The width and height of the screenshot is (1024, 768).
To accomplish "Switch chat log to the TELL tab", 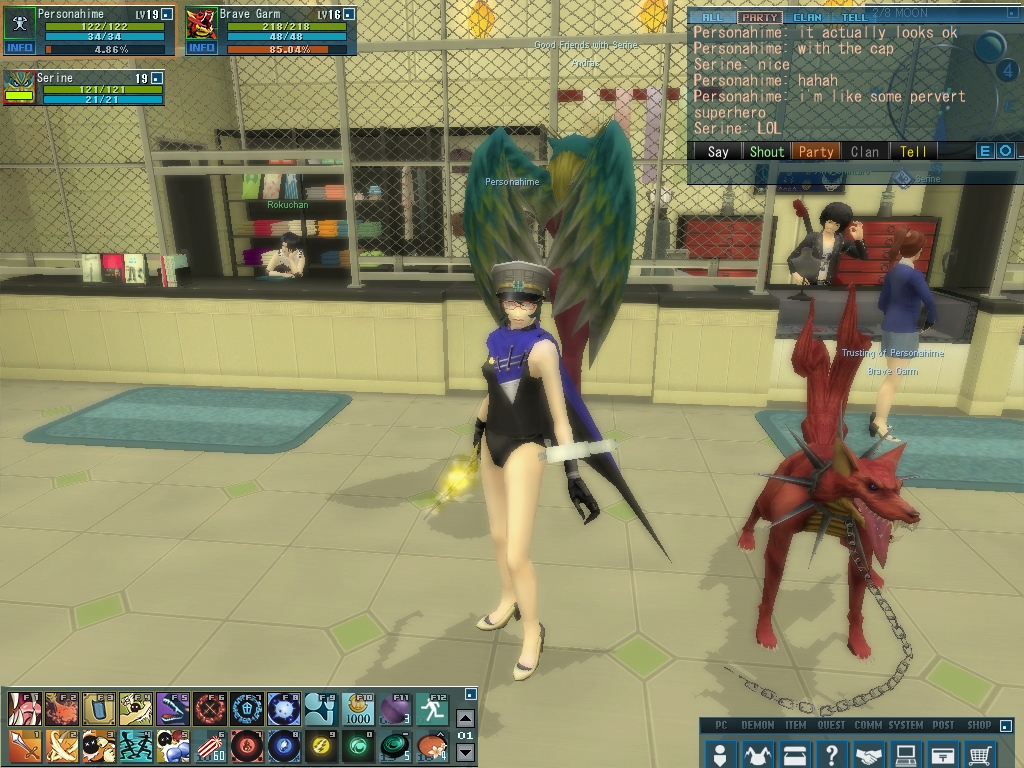I will (855, 18).
